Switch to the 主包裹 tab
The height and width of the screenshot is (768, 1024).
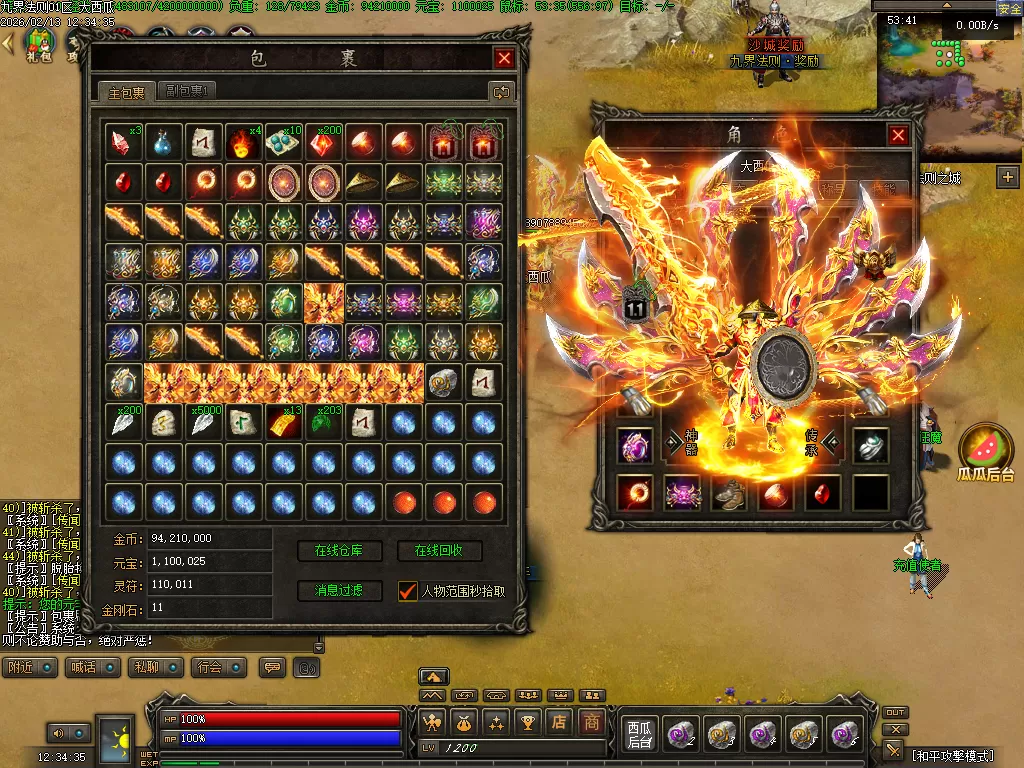(x=127, y=92)
